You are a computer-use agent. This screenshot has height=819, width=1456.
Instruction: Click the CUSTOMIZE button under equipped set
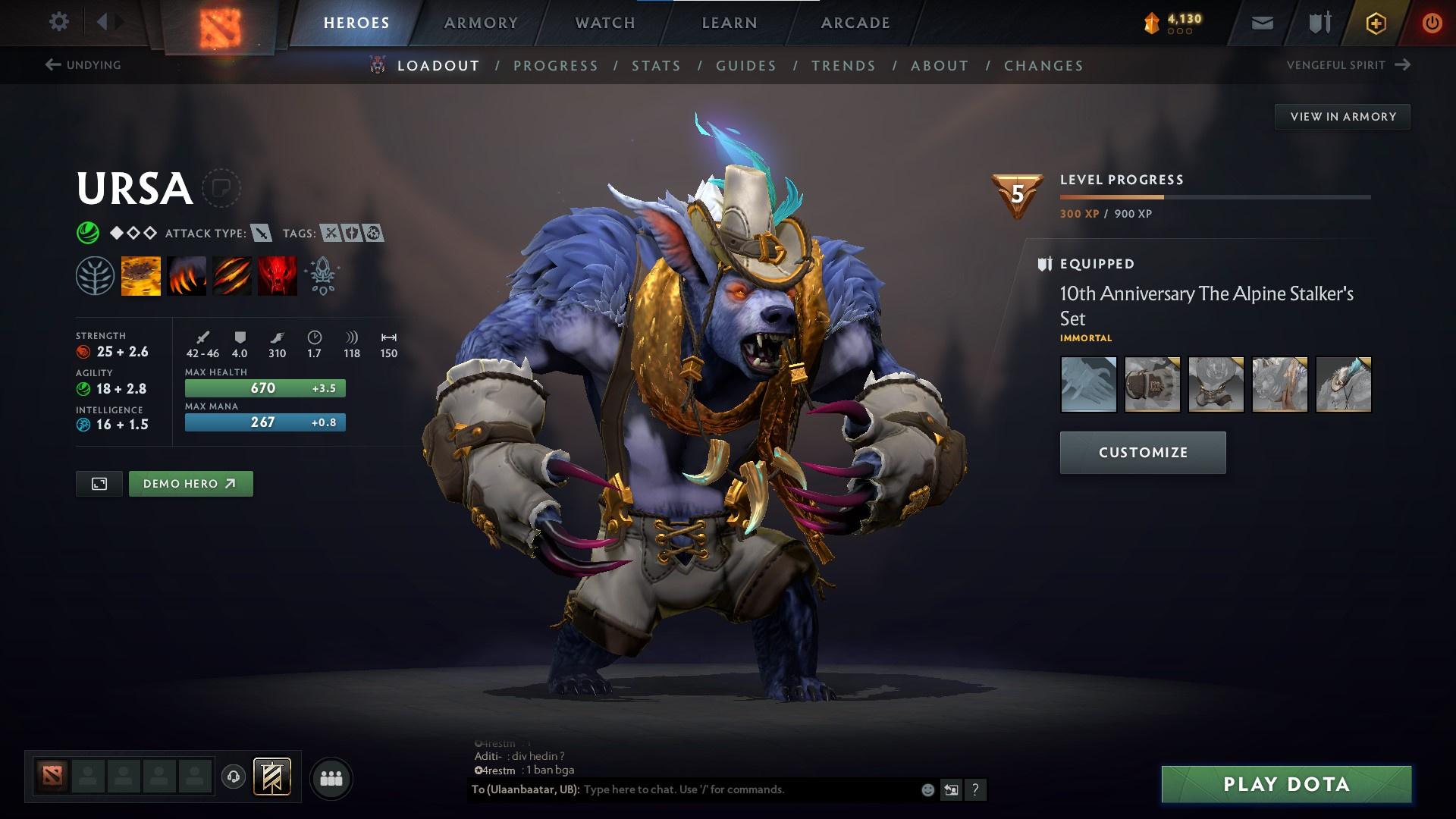click(1142, 452)
